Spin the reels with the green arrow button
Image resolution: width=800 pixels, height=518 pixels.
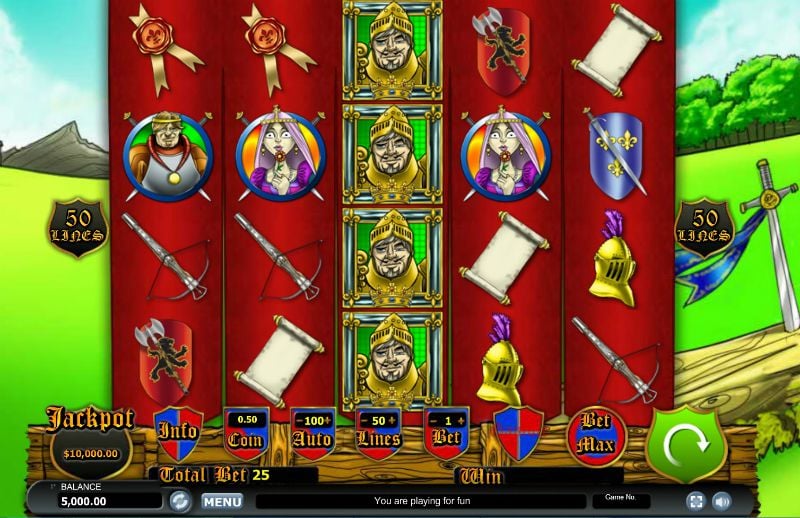[x=685, y=445]
